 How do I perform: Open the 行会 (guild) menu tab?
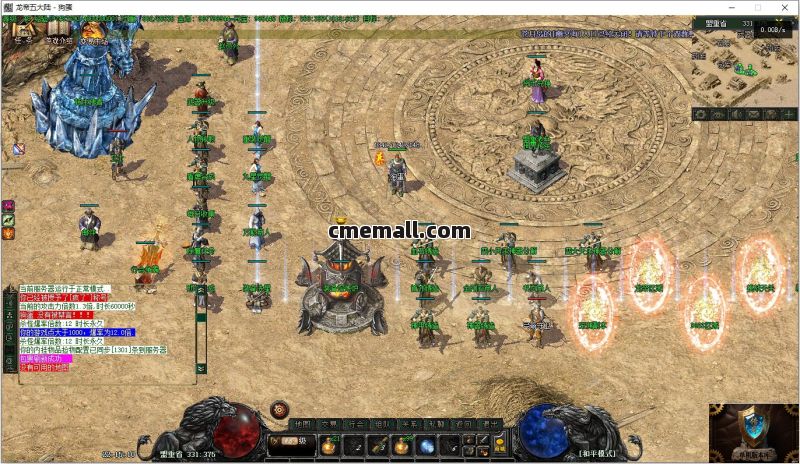tap(357, 424)
